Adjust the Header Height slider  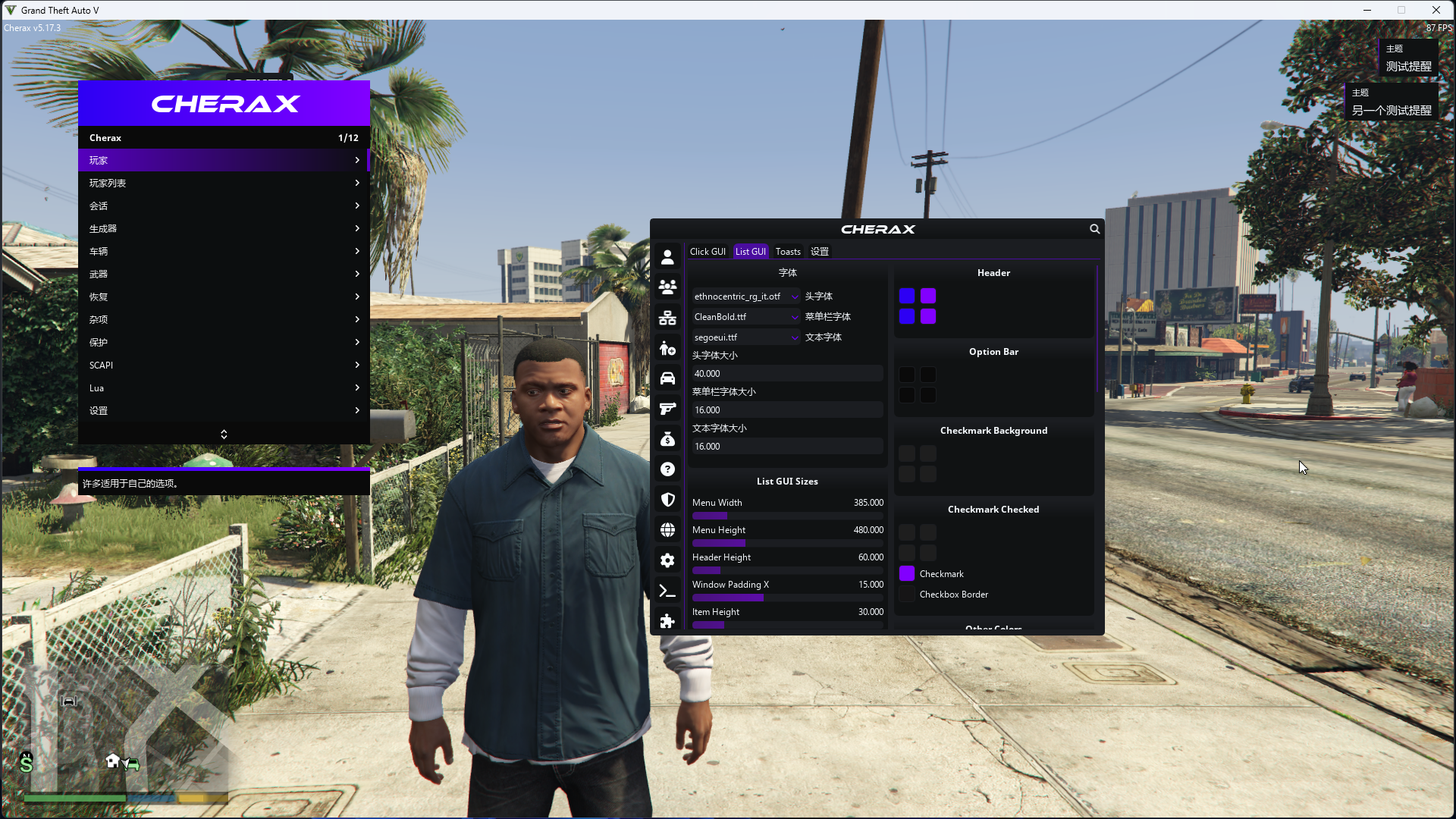(x=787, y=570)
